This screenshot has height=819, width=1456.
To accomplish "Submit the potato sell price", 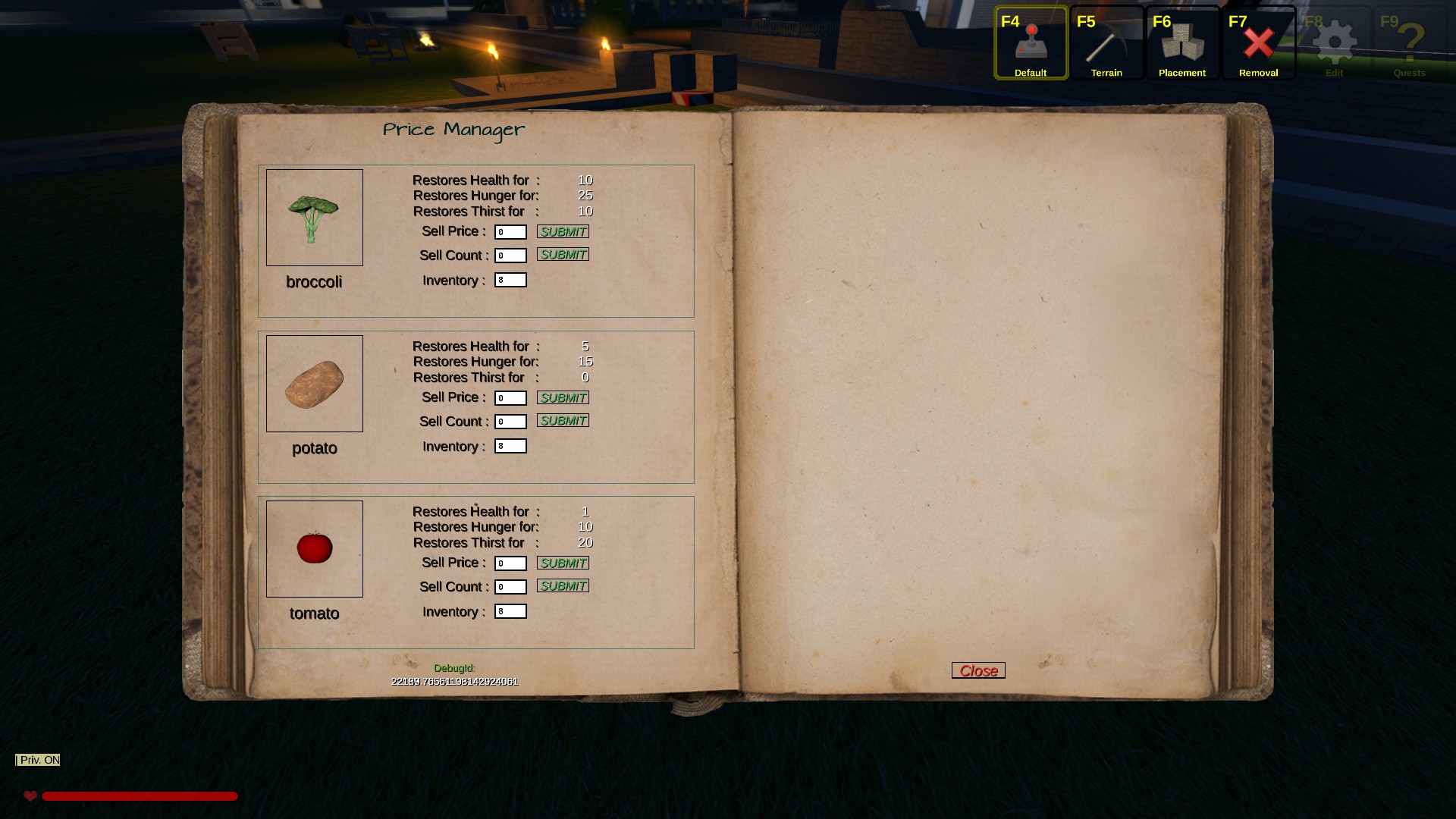I will pos(563,397).
